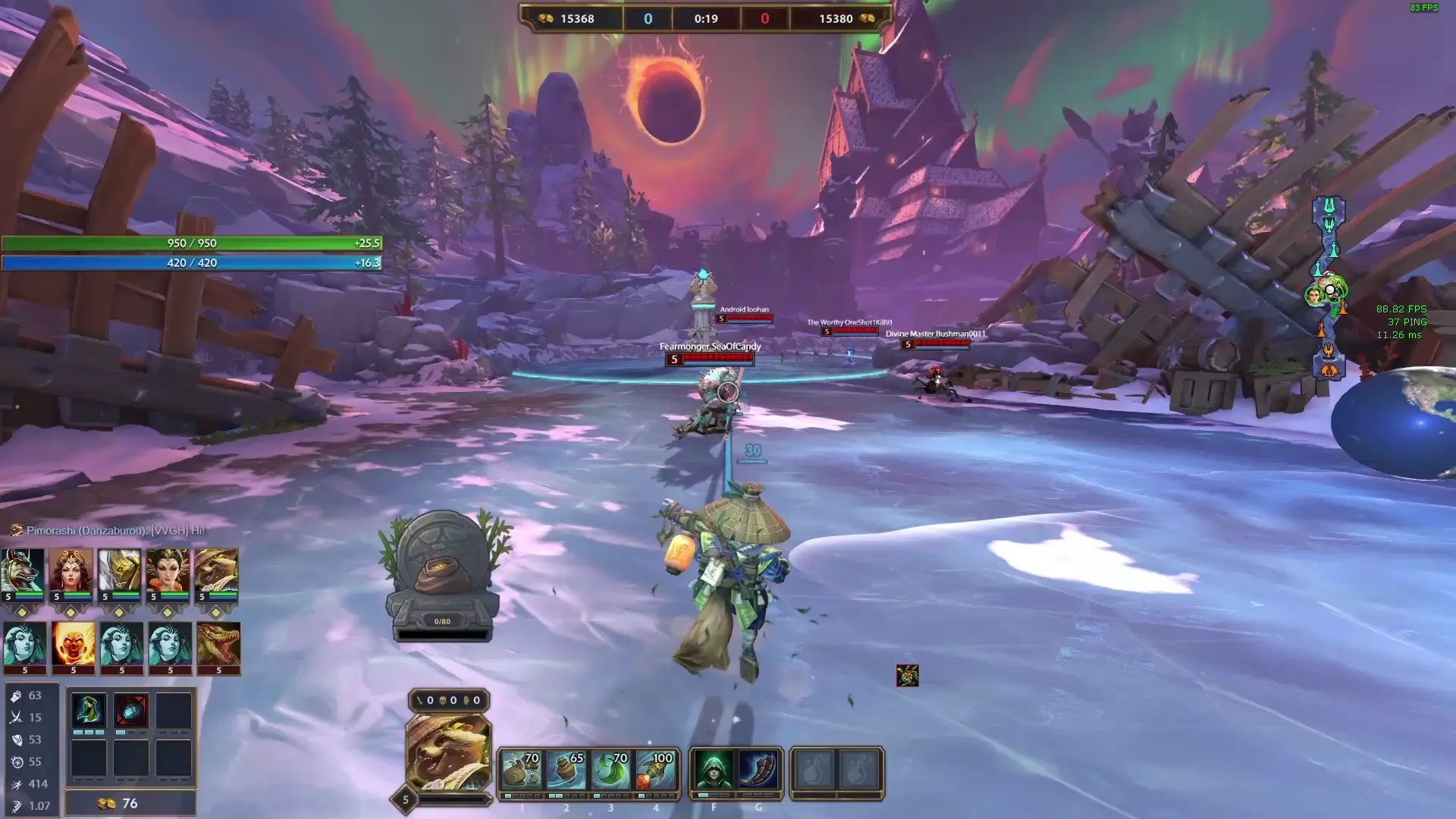Fire the rocket ultimate costing 100 mana
This screenshot has width=1456, height=819.
tap(655, 771)
